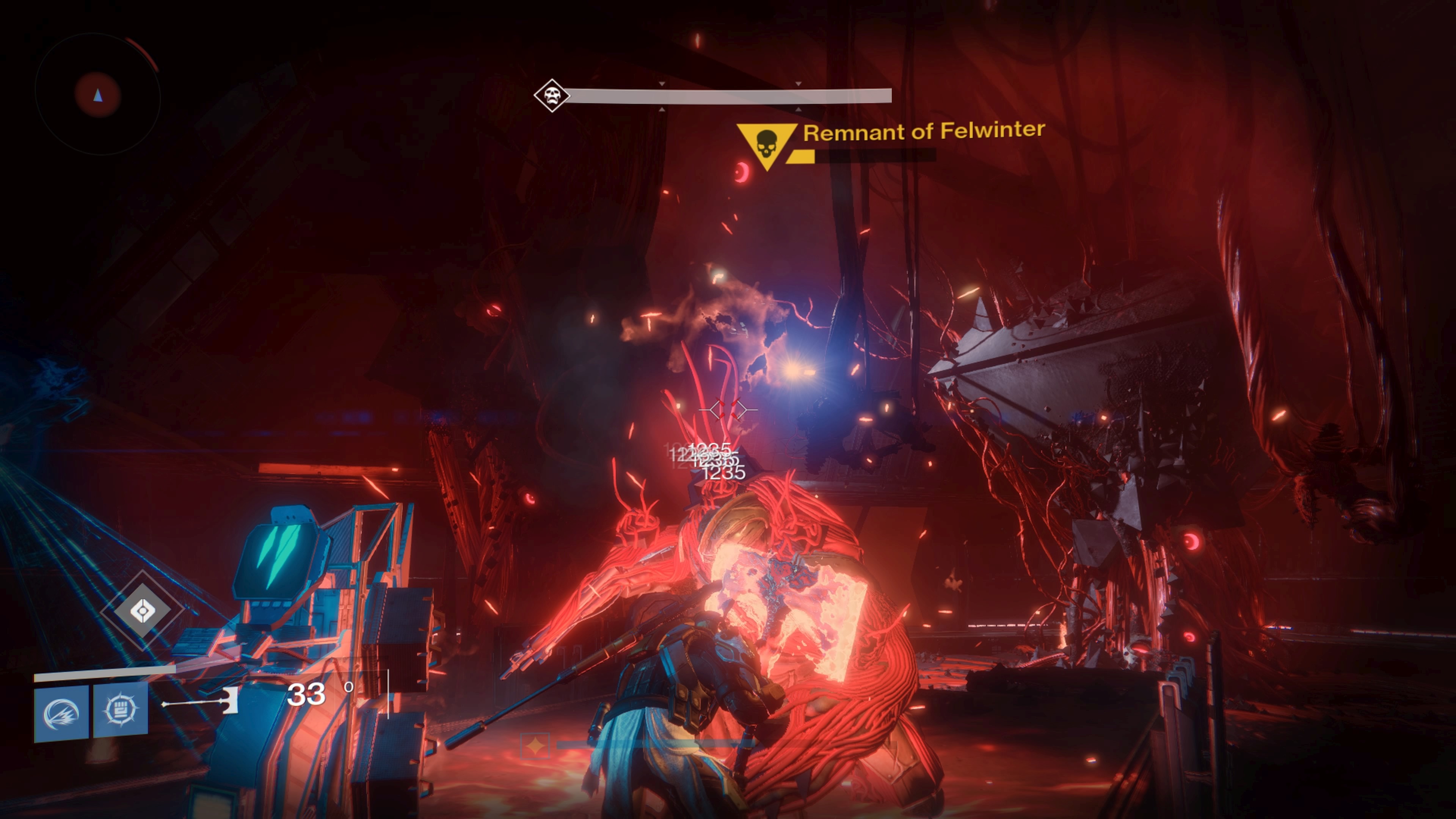Activate the diamond super ability icon

142,611
